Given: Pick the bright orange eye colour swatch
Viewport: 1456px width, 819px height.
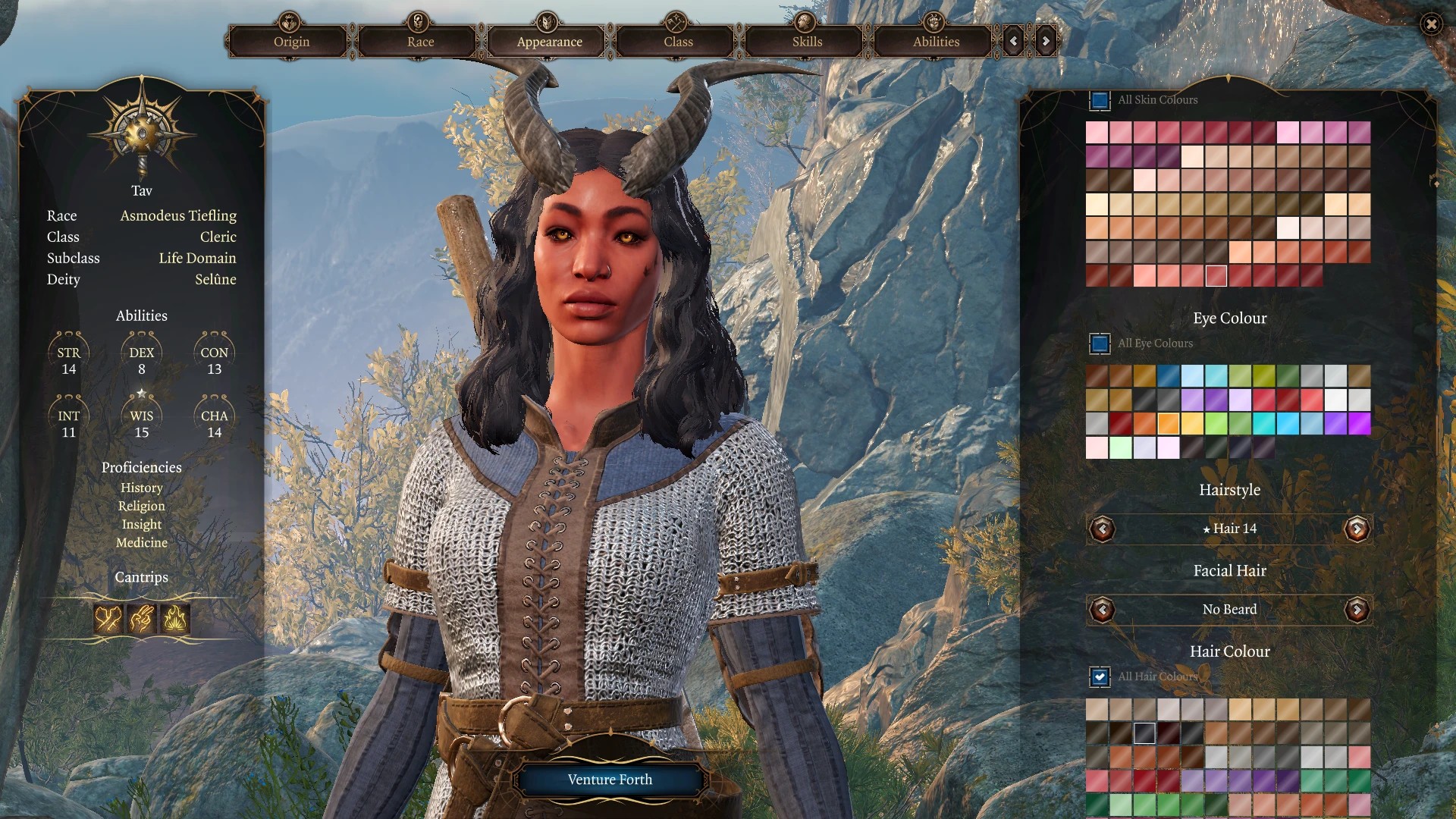Looking at the screenshot, I should coord(1169,423).
